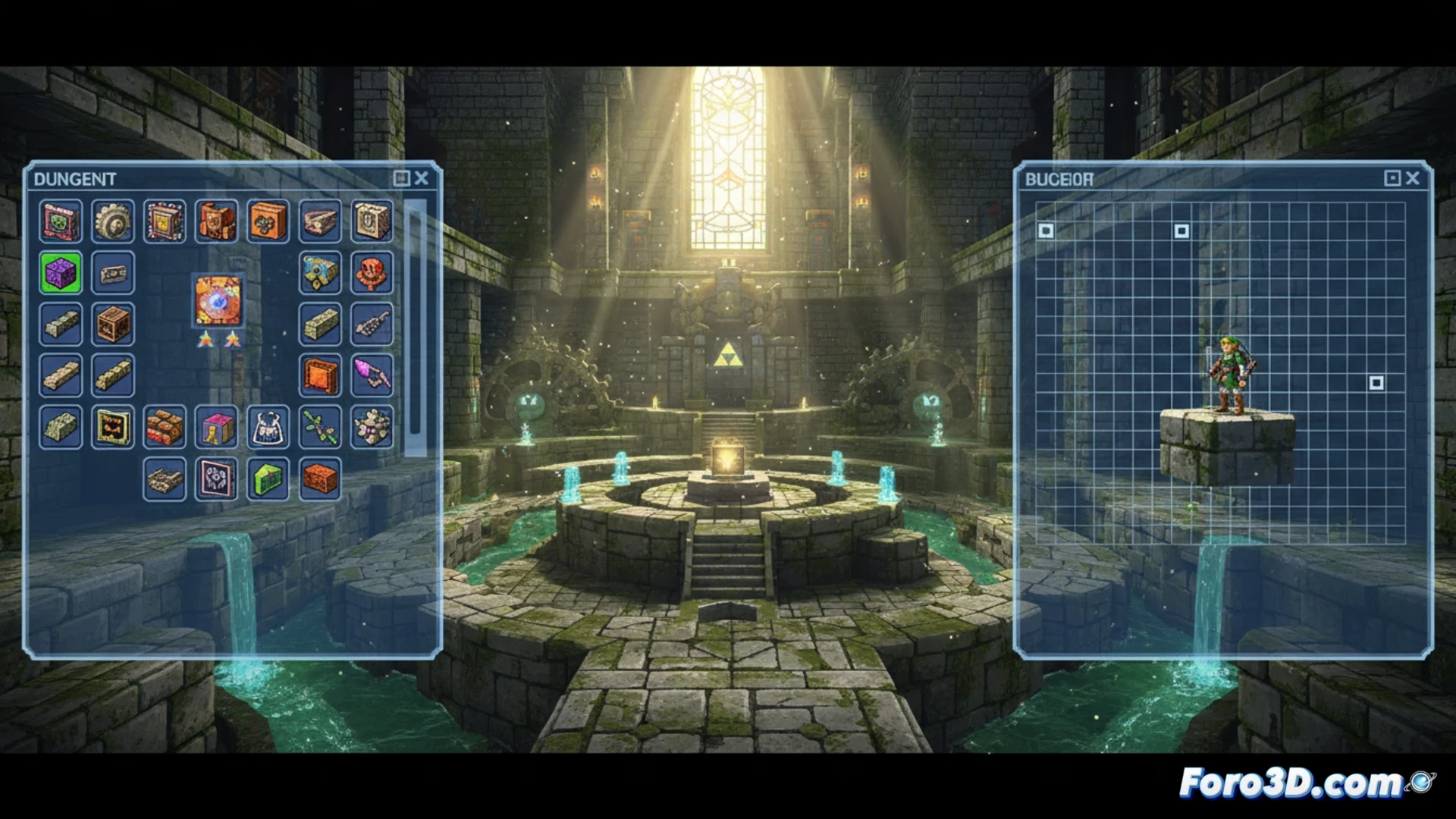Click the gear-and-skull medallion item

[111, 221]
